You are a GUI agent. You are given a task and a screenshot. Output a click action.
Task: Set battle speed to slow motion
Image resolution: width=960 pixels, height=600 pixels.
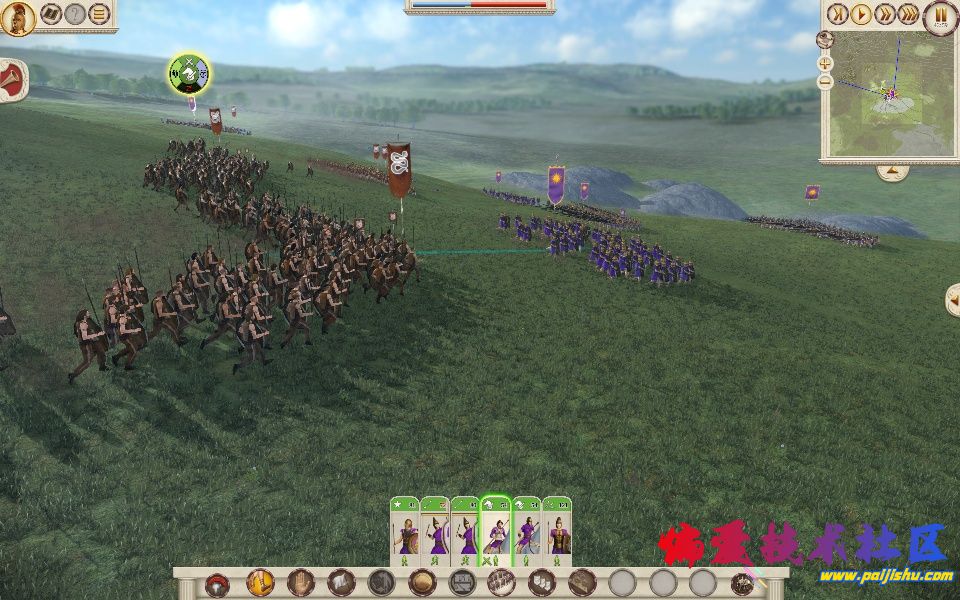(838, 14)
